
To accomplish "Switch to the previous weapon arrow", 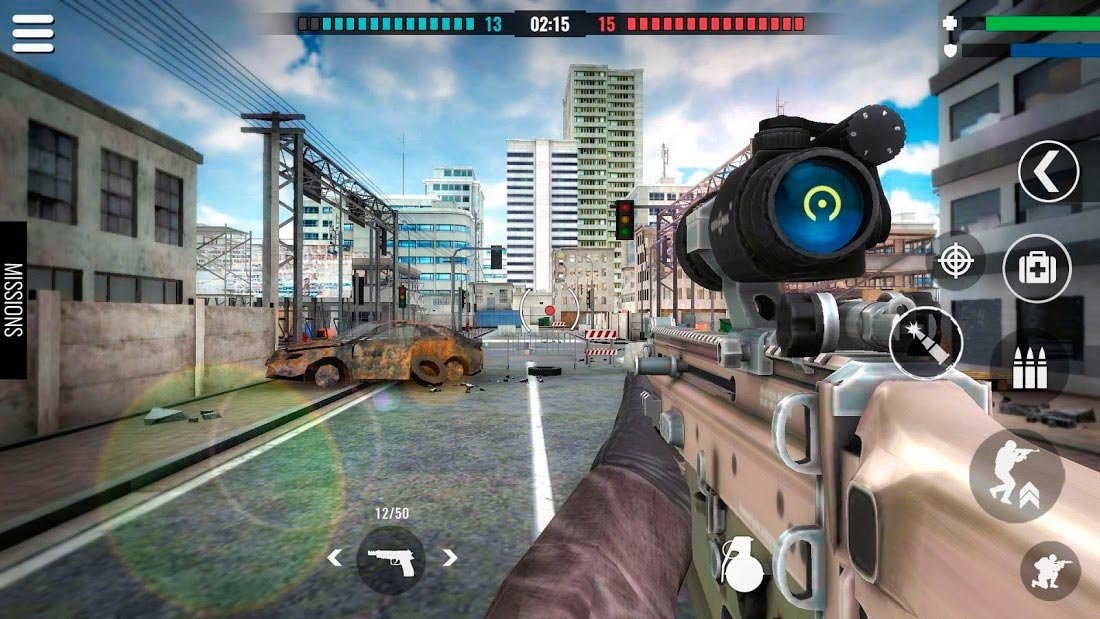I will [334, 558].
